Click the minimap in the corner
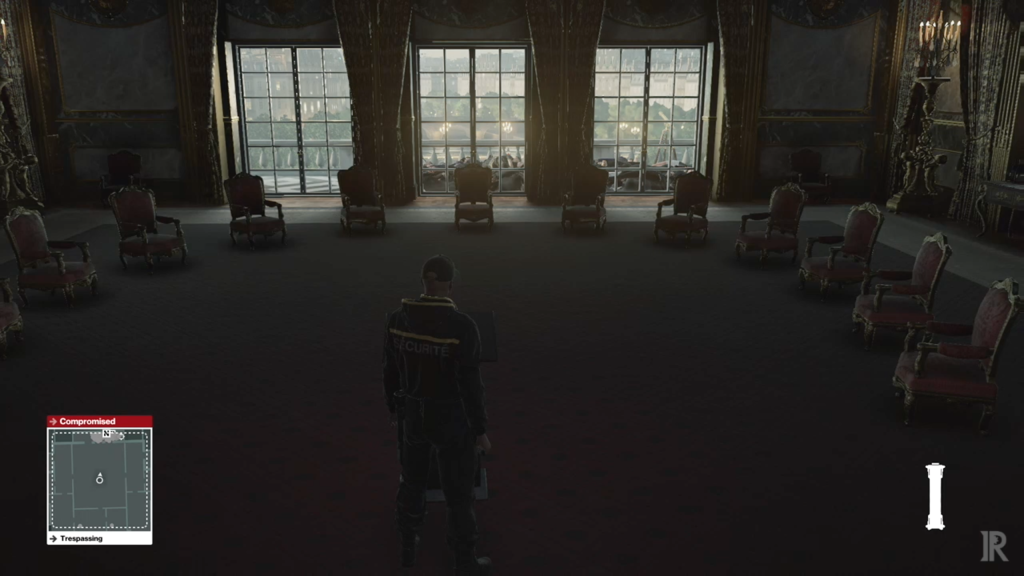Screen dimensions: 1024x576 point(99,480)
